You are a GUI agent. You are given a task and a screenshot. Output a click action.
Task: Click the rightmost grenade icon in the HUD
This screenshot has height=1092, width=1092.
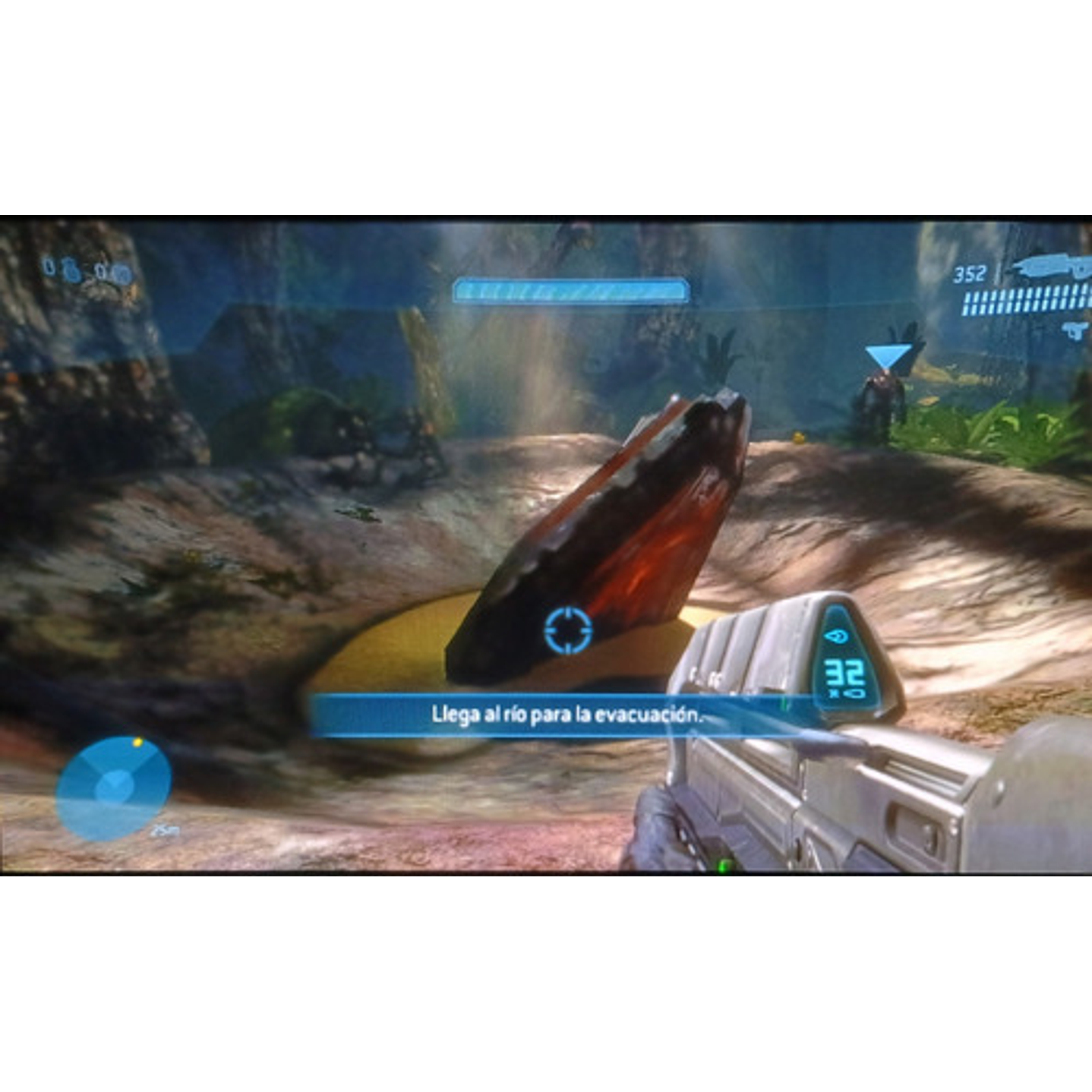[x=122, y=271]
